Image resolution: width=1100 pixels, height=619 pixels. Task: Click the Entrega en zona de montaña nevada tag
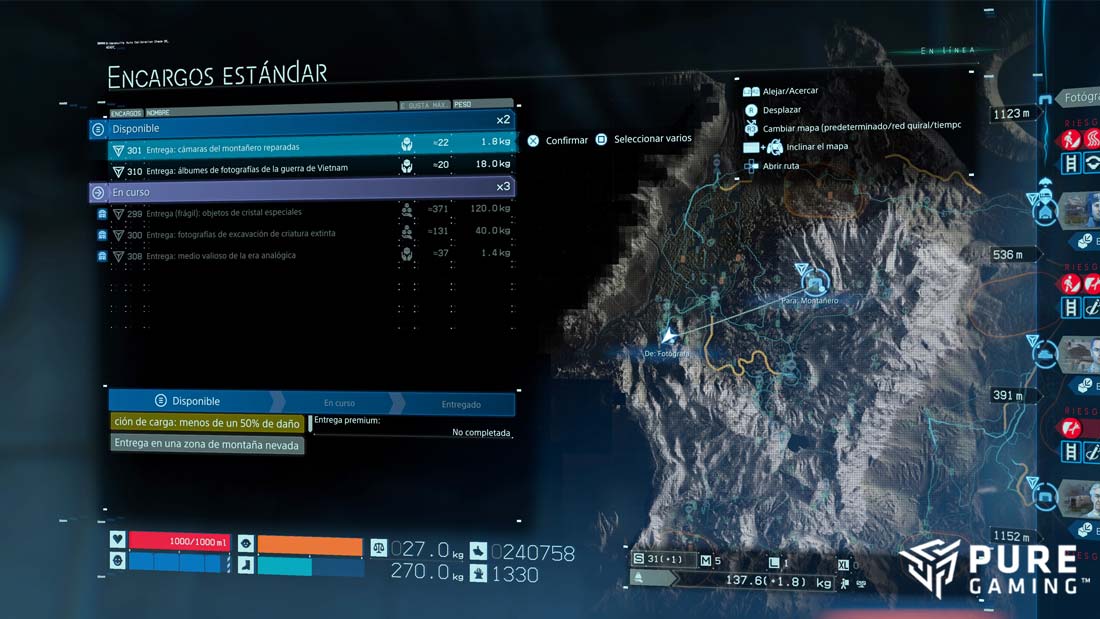point(207,445)
